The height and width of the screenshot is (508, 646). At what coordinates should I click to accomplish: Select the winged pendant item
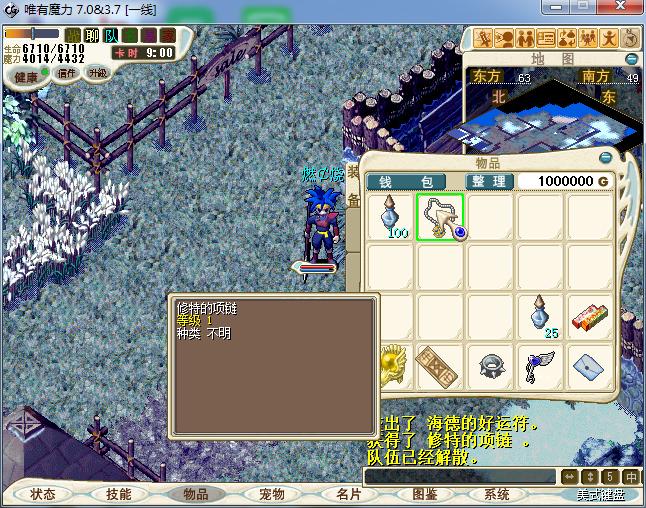[x=541, y=366]
